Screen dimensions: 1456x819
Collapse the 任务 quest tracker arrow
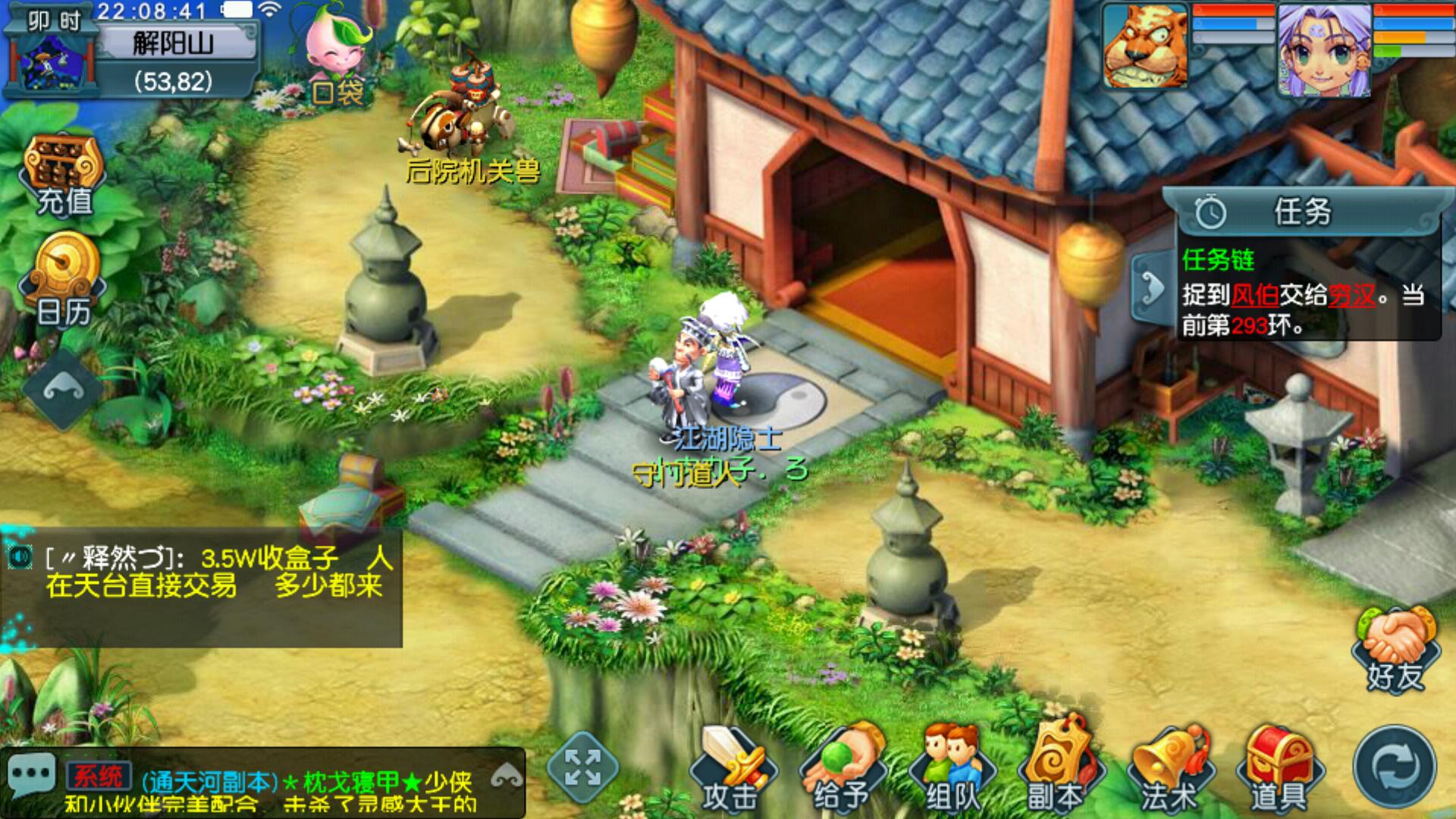tap(1152, 288)
